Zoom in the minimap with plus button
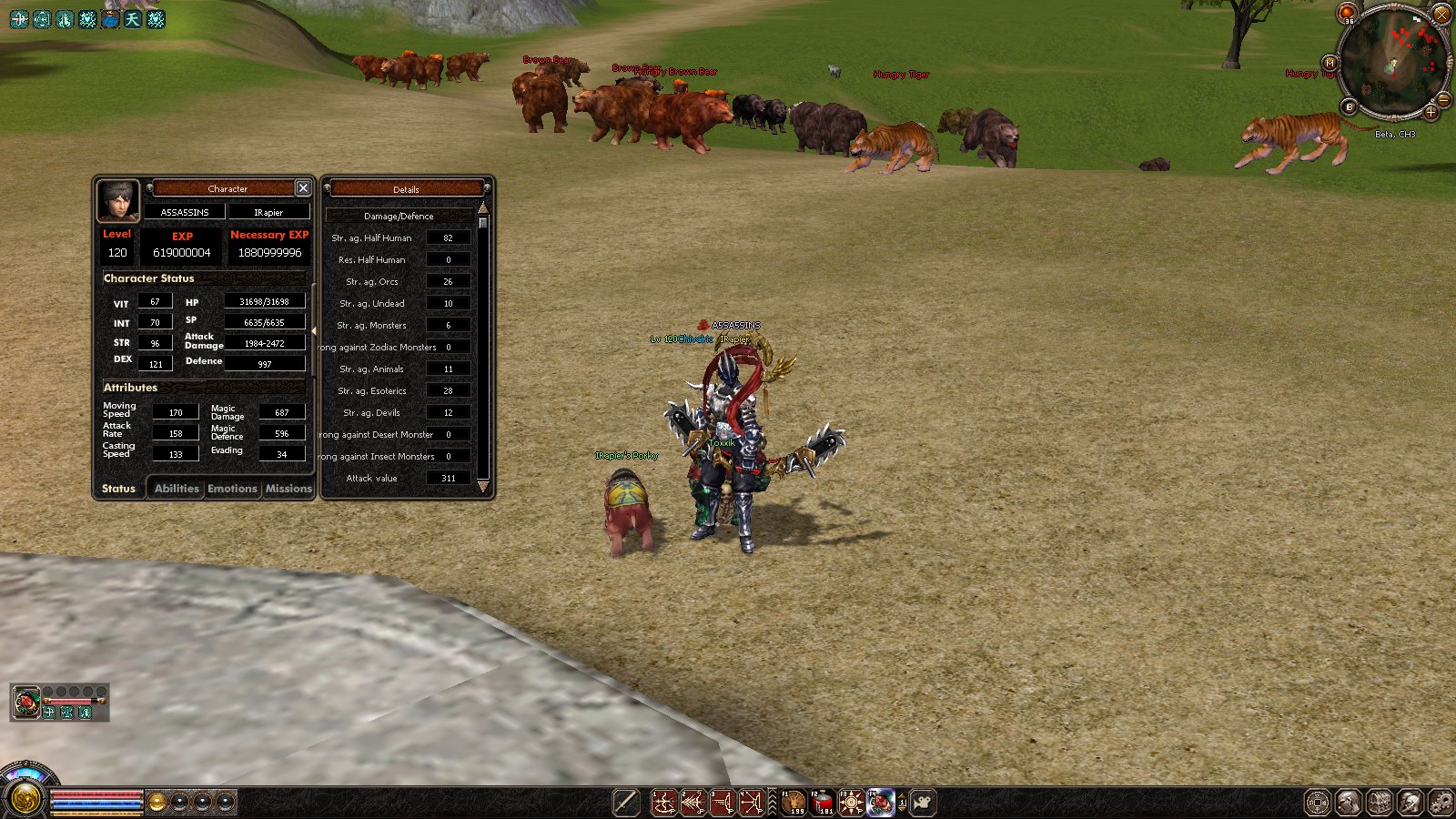This screenshot has height=819, width=1456. [x=1431, y=113]
